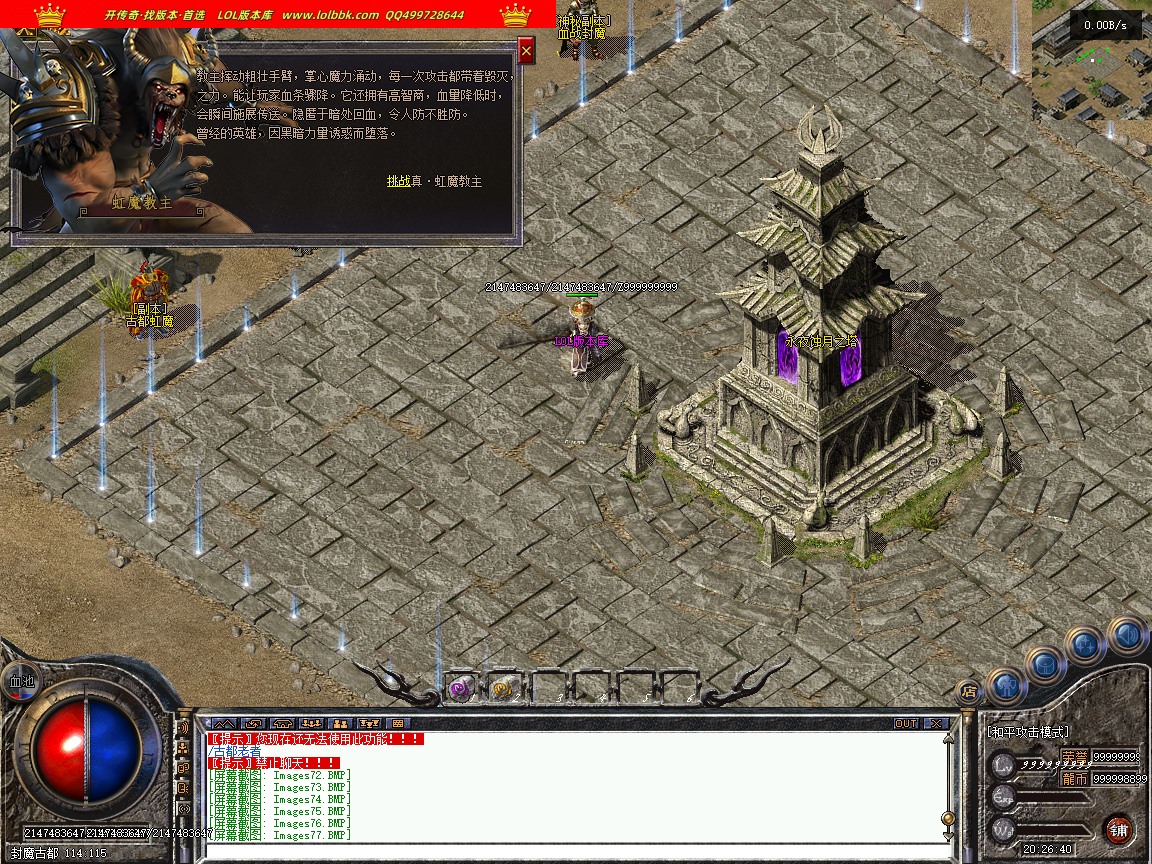Click the lolbbk.com banner advertisement
1152x864 pixels.
click(278, 14)
